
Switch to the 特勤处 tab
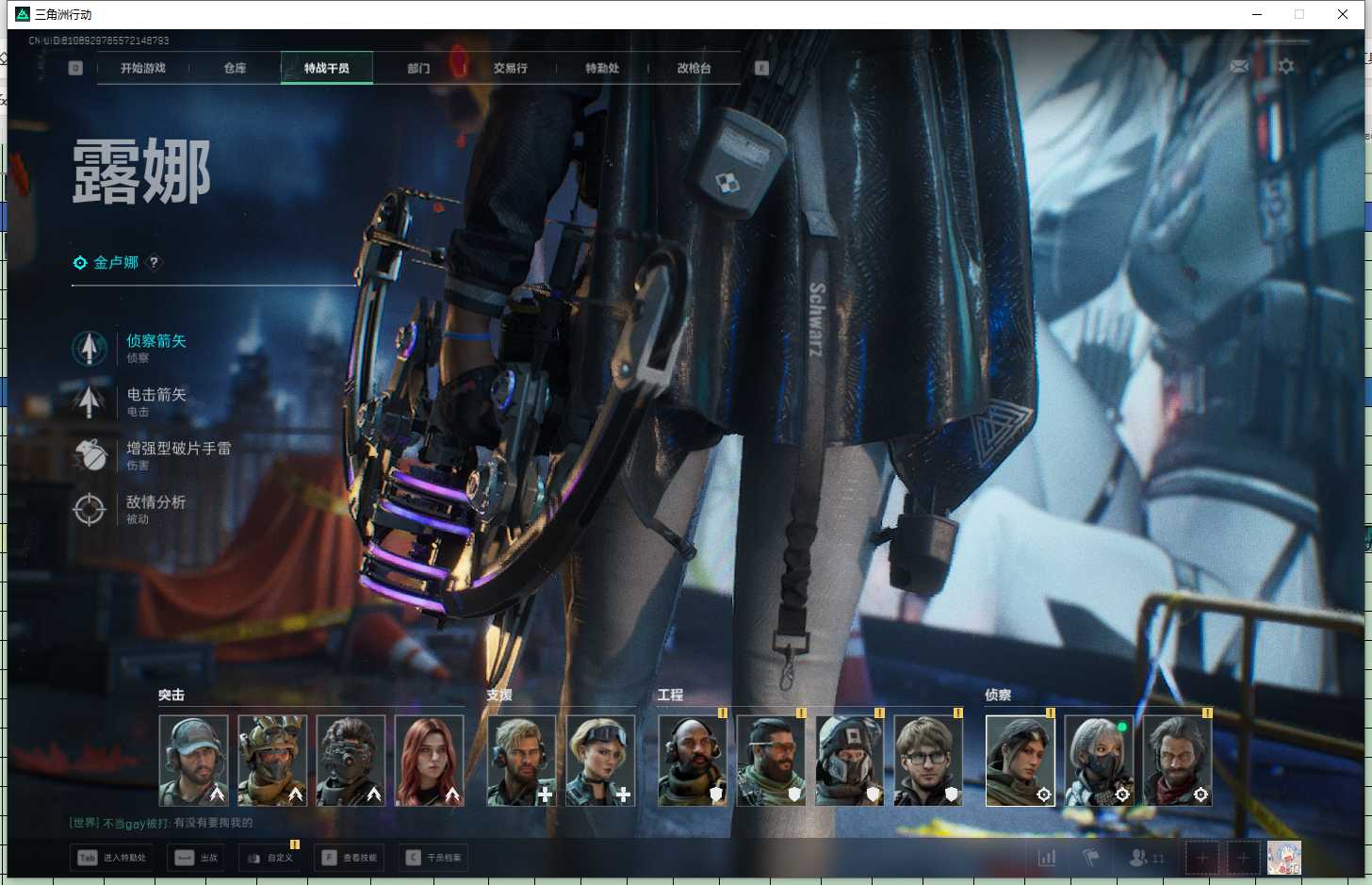[x=602, y=68]
